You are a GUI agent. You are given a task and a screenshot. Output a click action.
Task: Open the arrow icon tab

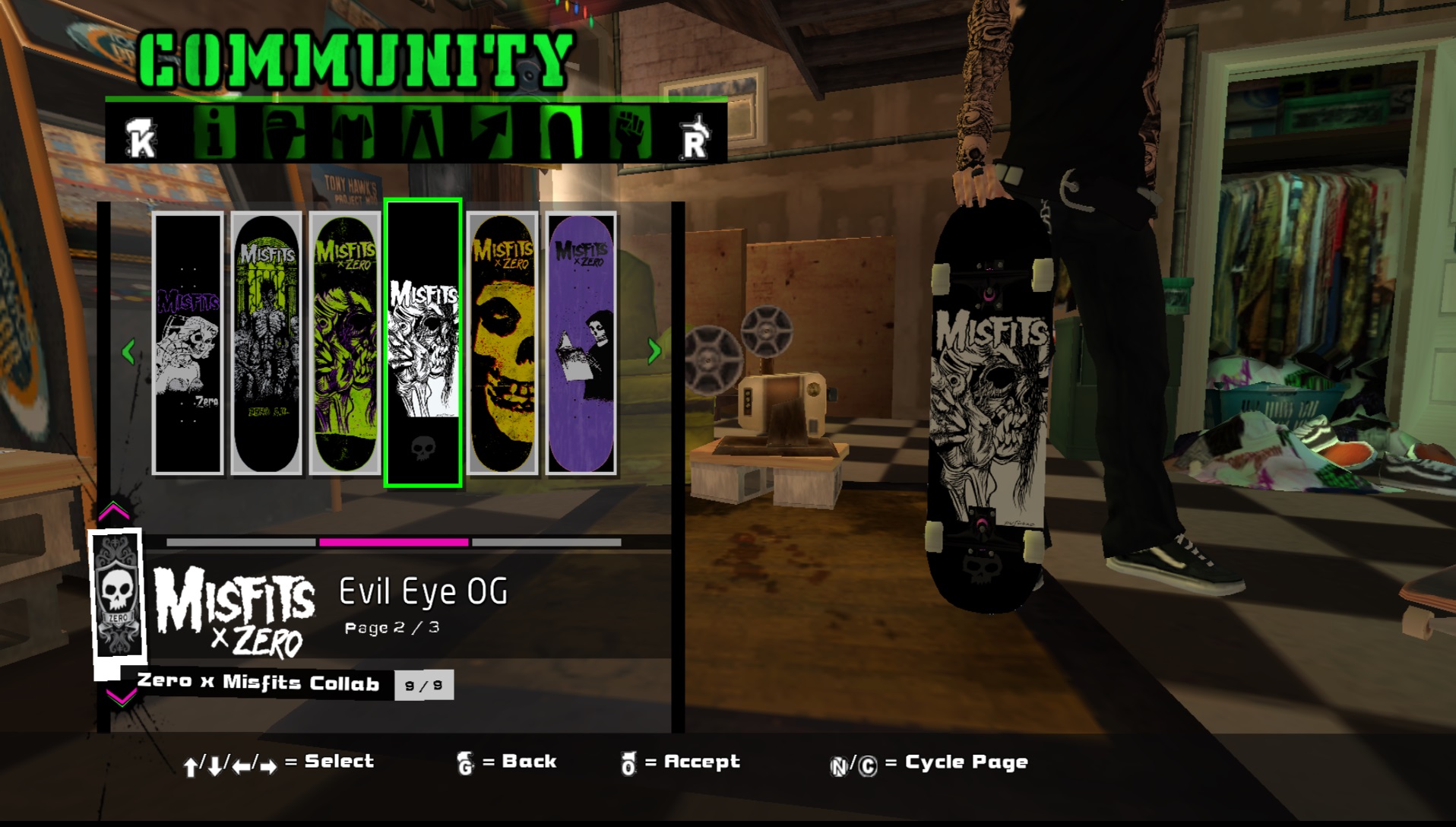pyautogui.click(x=491, y=133)
